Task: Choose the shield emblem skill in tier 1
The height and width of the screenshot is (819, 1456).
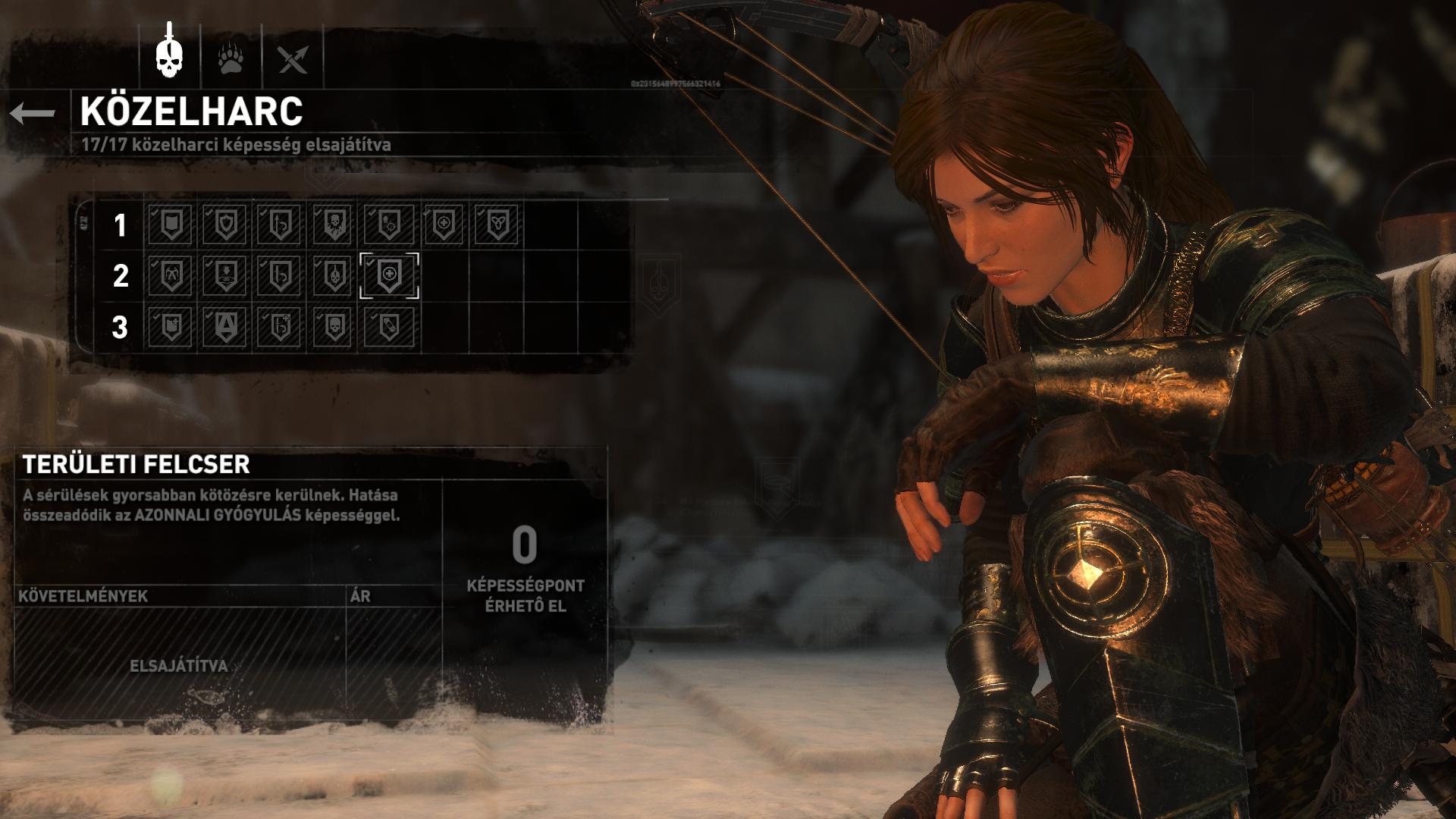Action: point(225,224)
